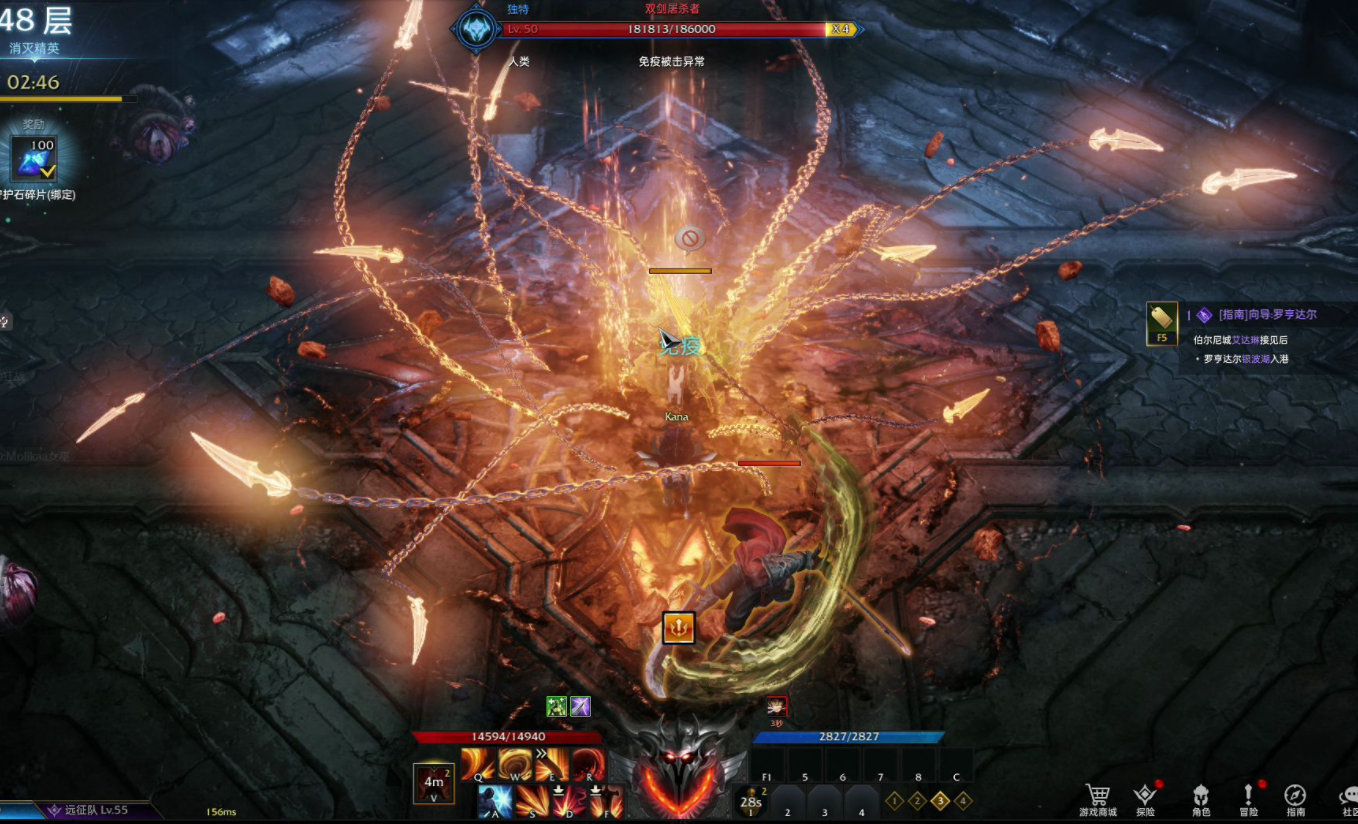This screenshot has width=1358, height=824.
Task: Activate the Q skill icon
Action: [477, 765]
